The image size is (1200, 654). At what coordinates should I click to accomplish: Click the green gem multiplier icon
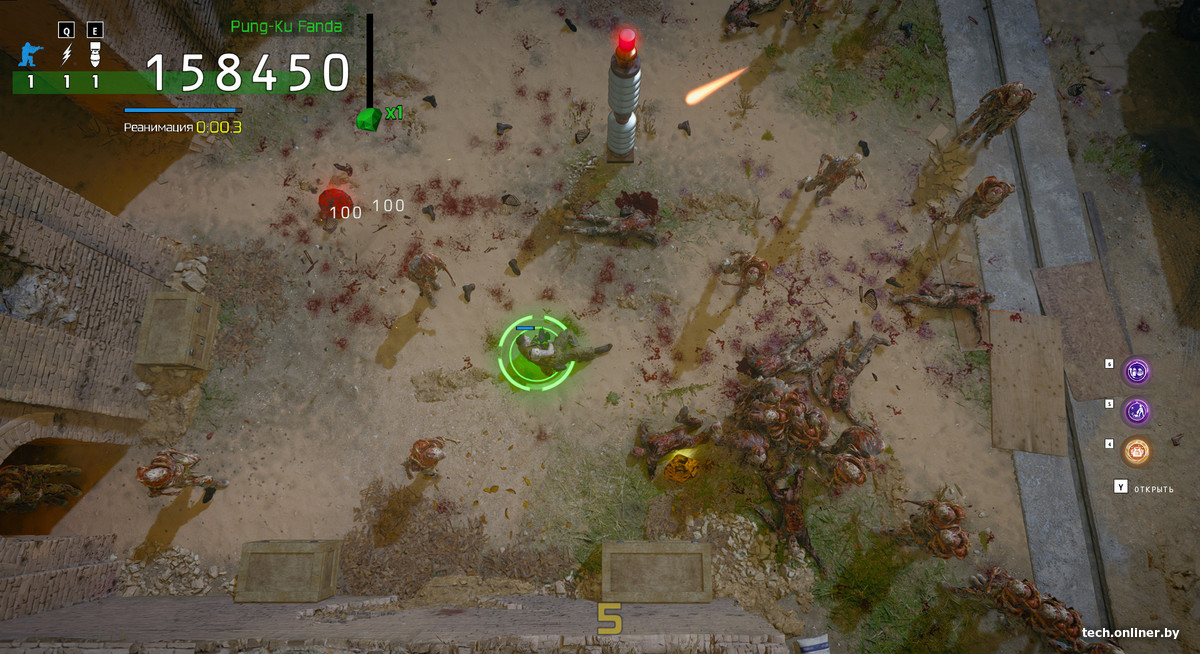pyautogui.click(x=369, y=118)
